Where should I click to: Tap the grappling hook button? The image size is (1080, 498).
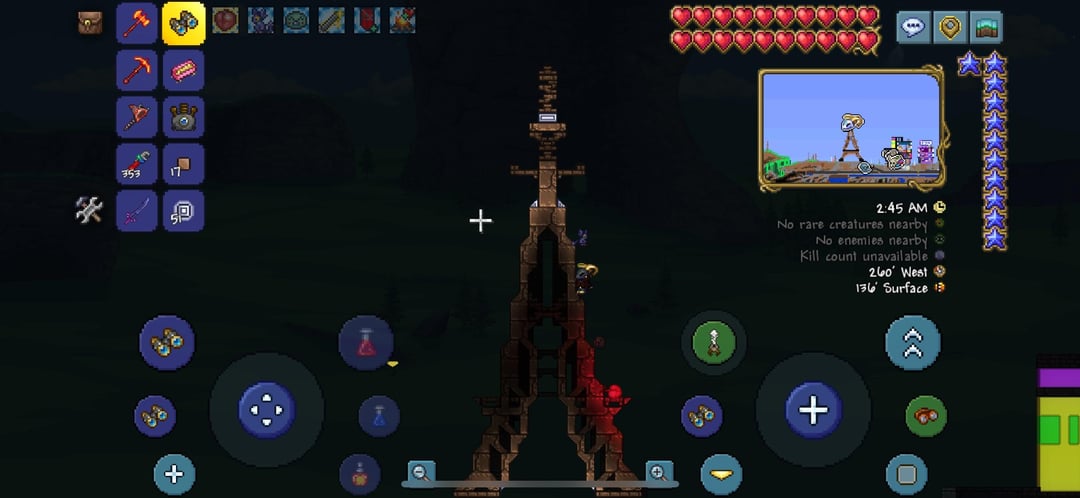click(x=714, y=343)
